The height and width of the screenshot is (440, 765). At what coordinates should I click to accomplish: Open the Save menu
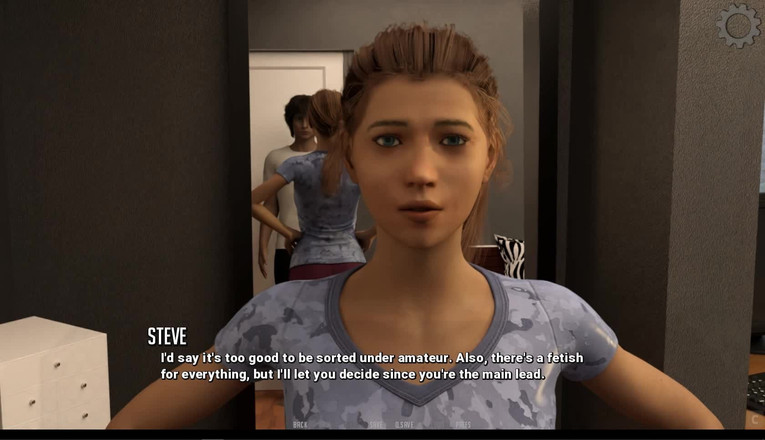coord(376,424)
